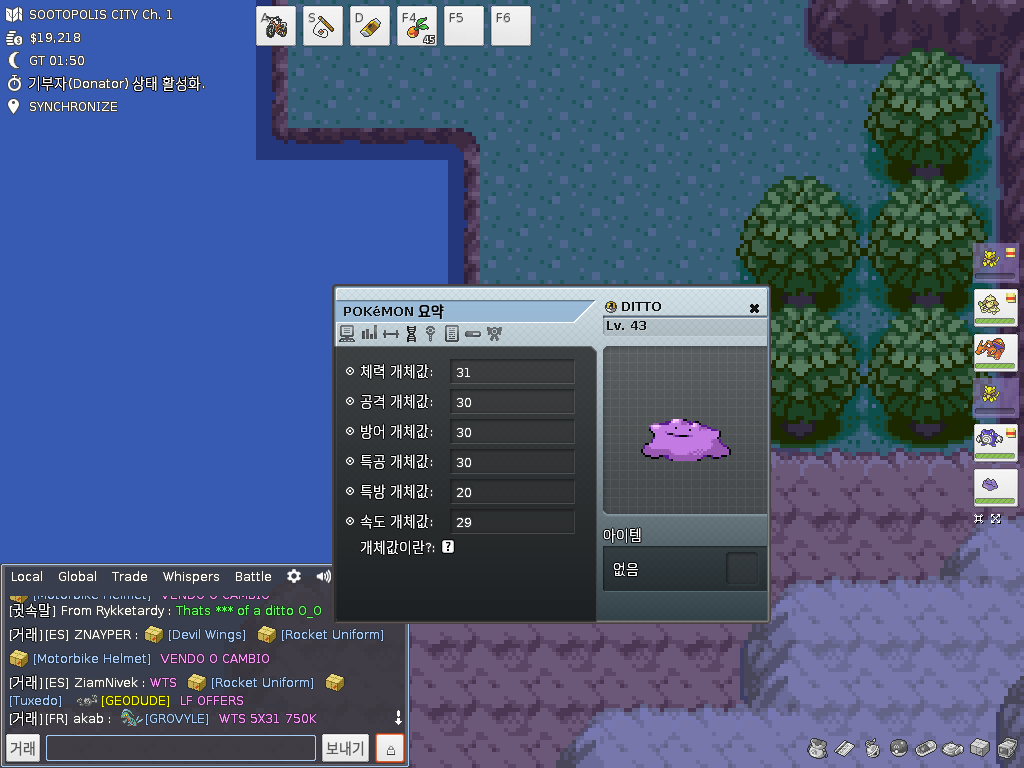Open the 거래 chat channel selector
1024x768 pixels.
point(23,748)
